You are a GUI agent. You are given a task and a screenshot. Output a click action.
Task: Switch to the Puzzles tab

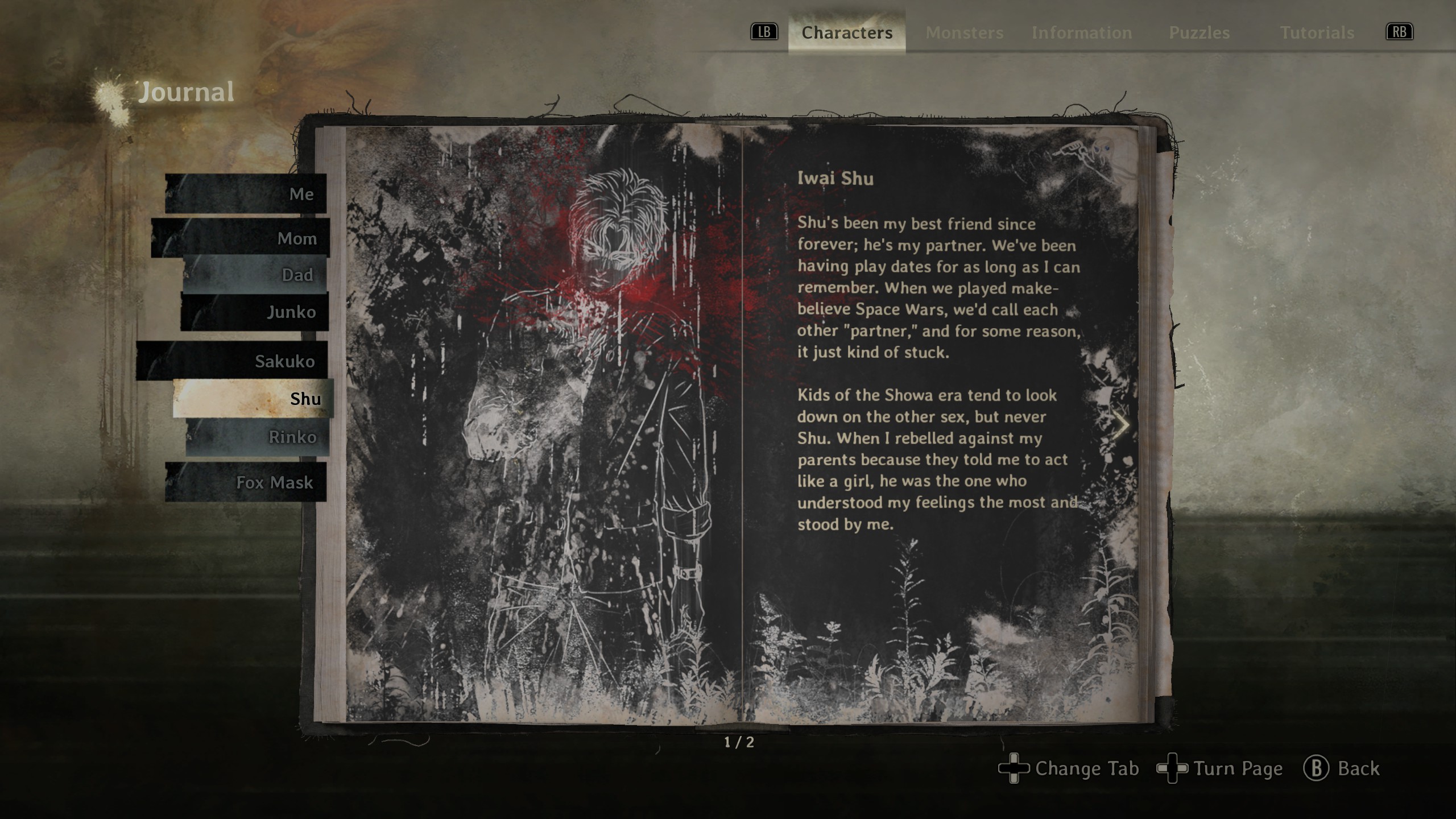pos(1199,33)
